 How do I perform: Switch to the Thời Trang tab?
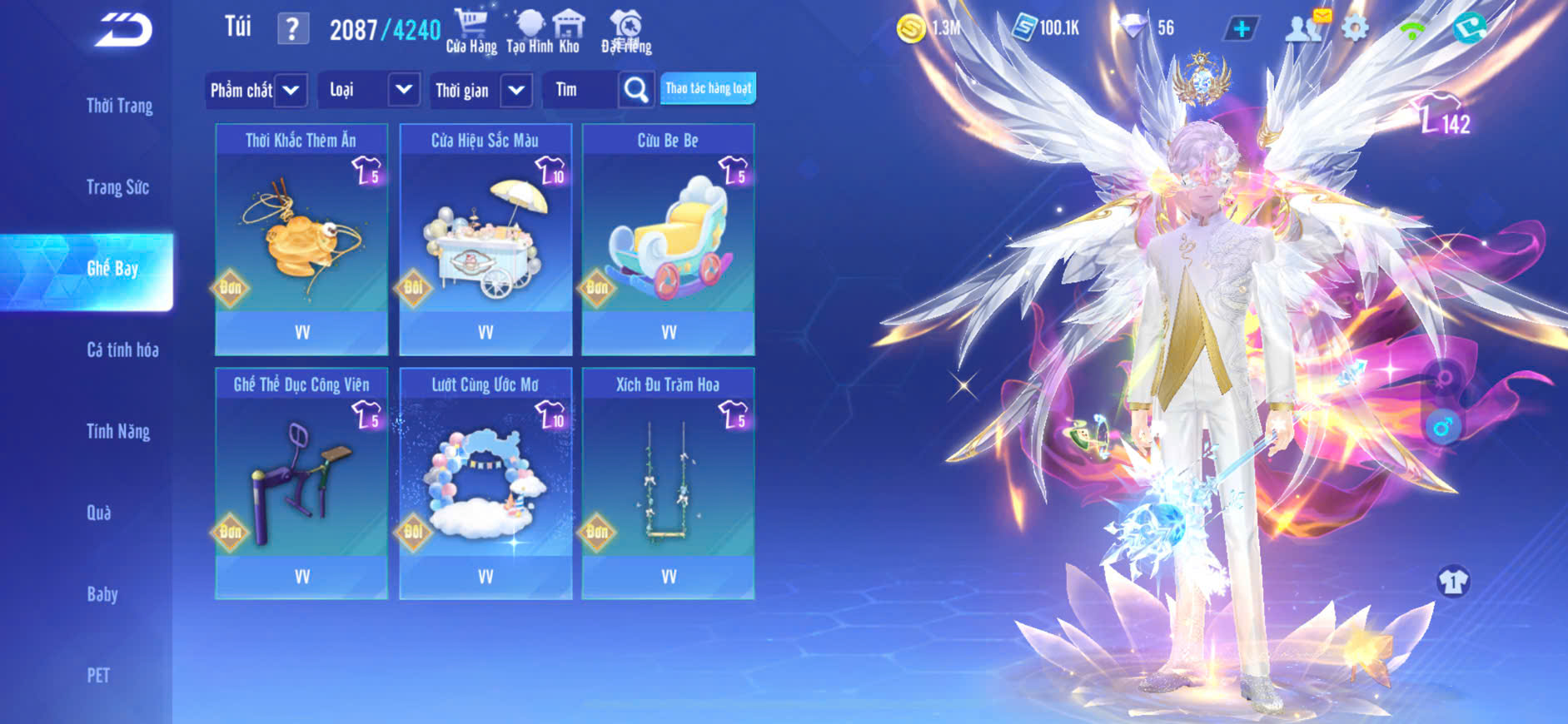click(119, 106)
